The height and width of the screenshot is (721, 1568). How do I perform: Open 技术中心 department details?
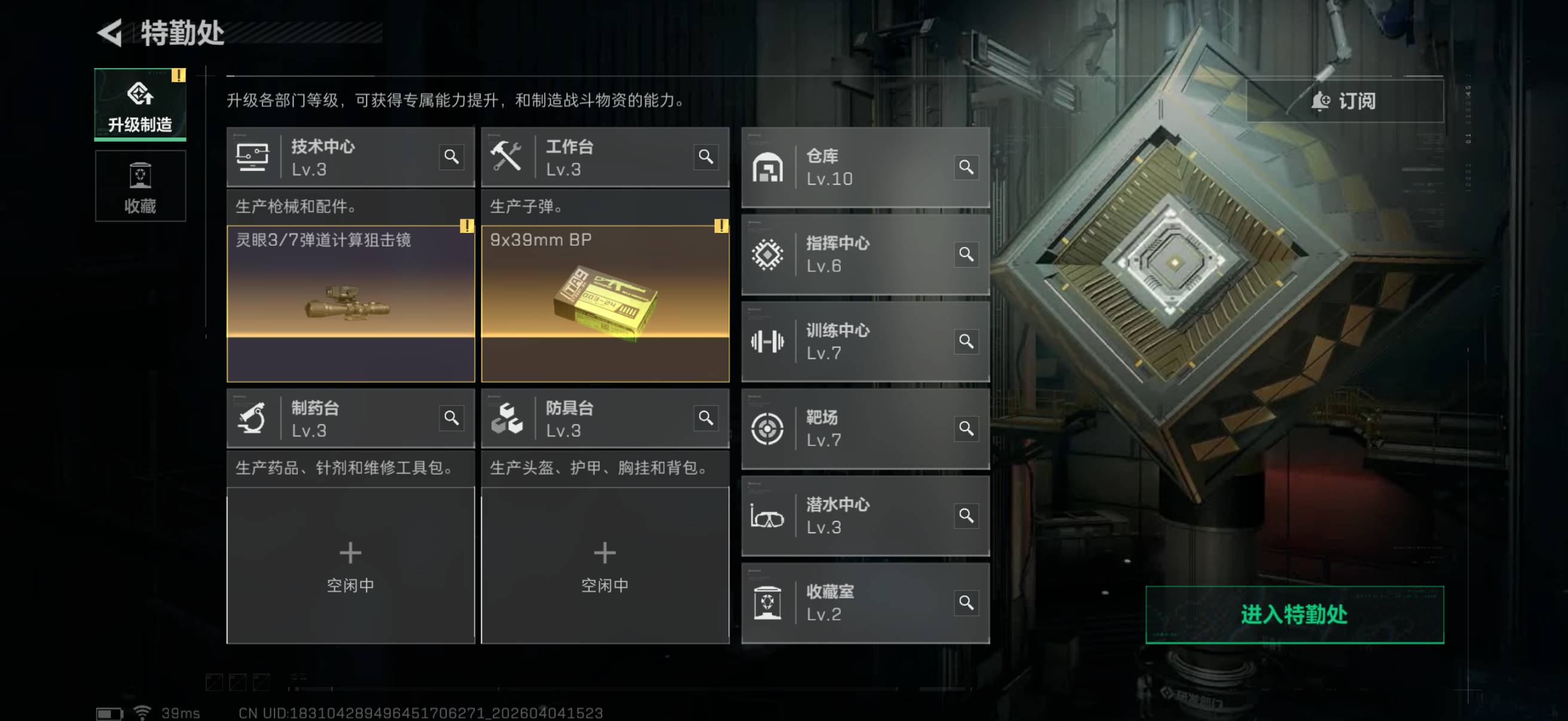click(341, 157)
